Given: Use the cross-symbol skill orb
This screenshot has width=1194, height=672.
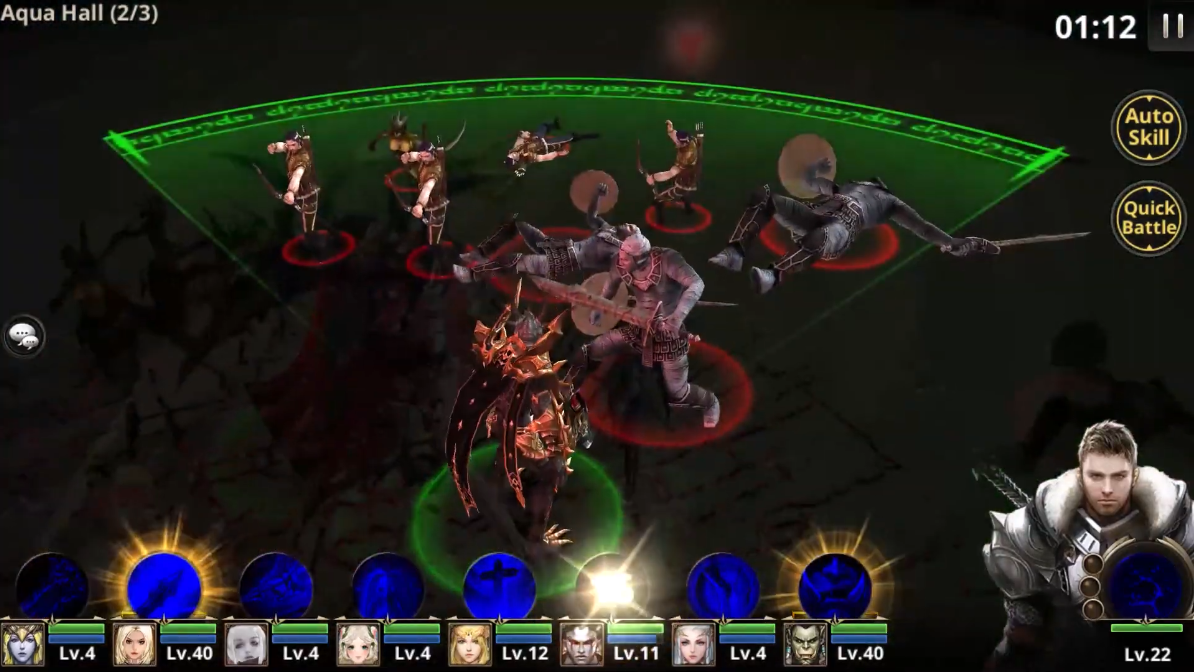Looking at the screenshot, I should pos(499,586).
